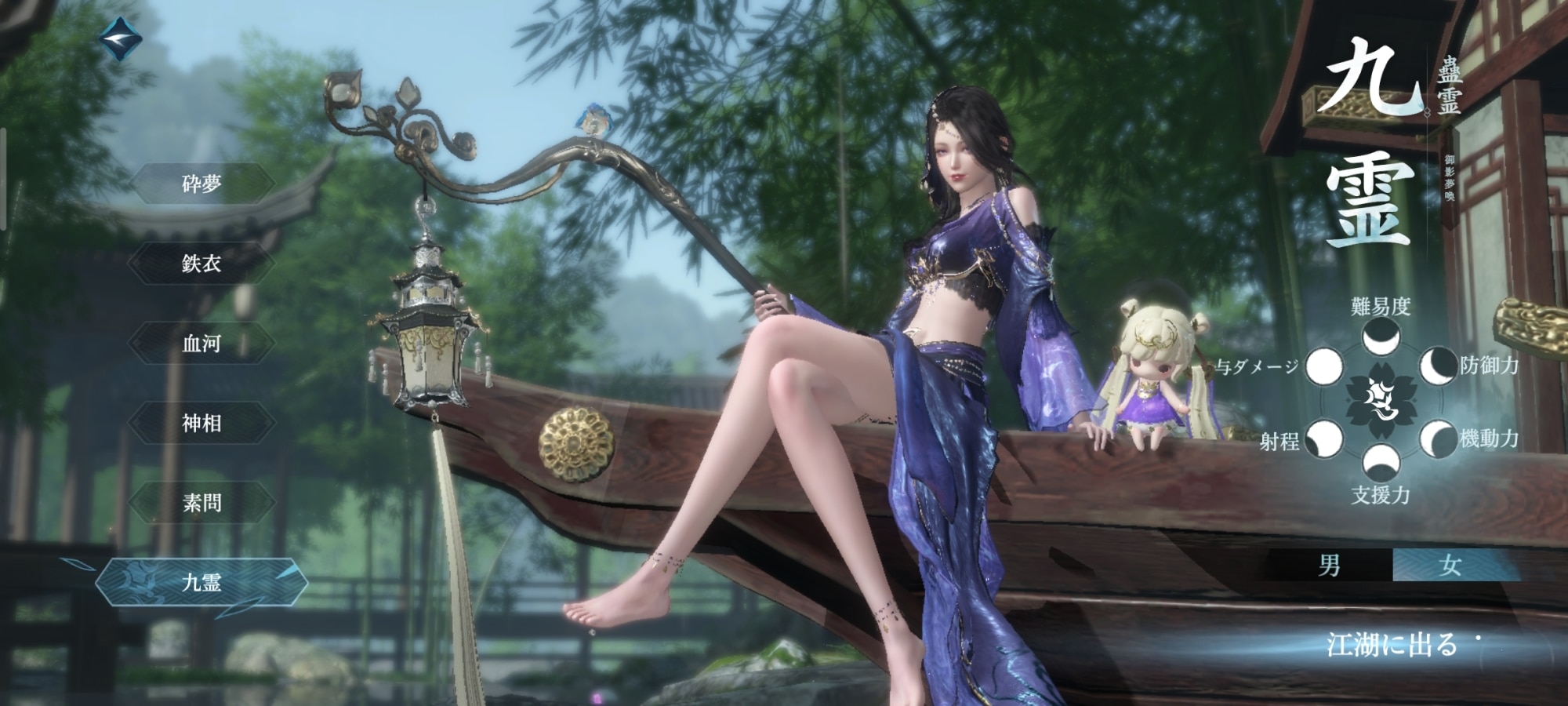This screenshot has height=706, width=1568.
Task: Switch gender to 男 (male)
Action: pos(1330,566)
